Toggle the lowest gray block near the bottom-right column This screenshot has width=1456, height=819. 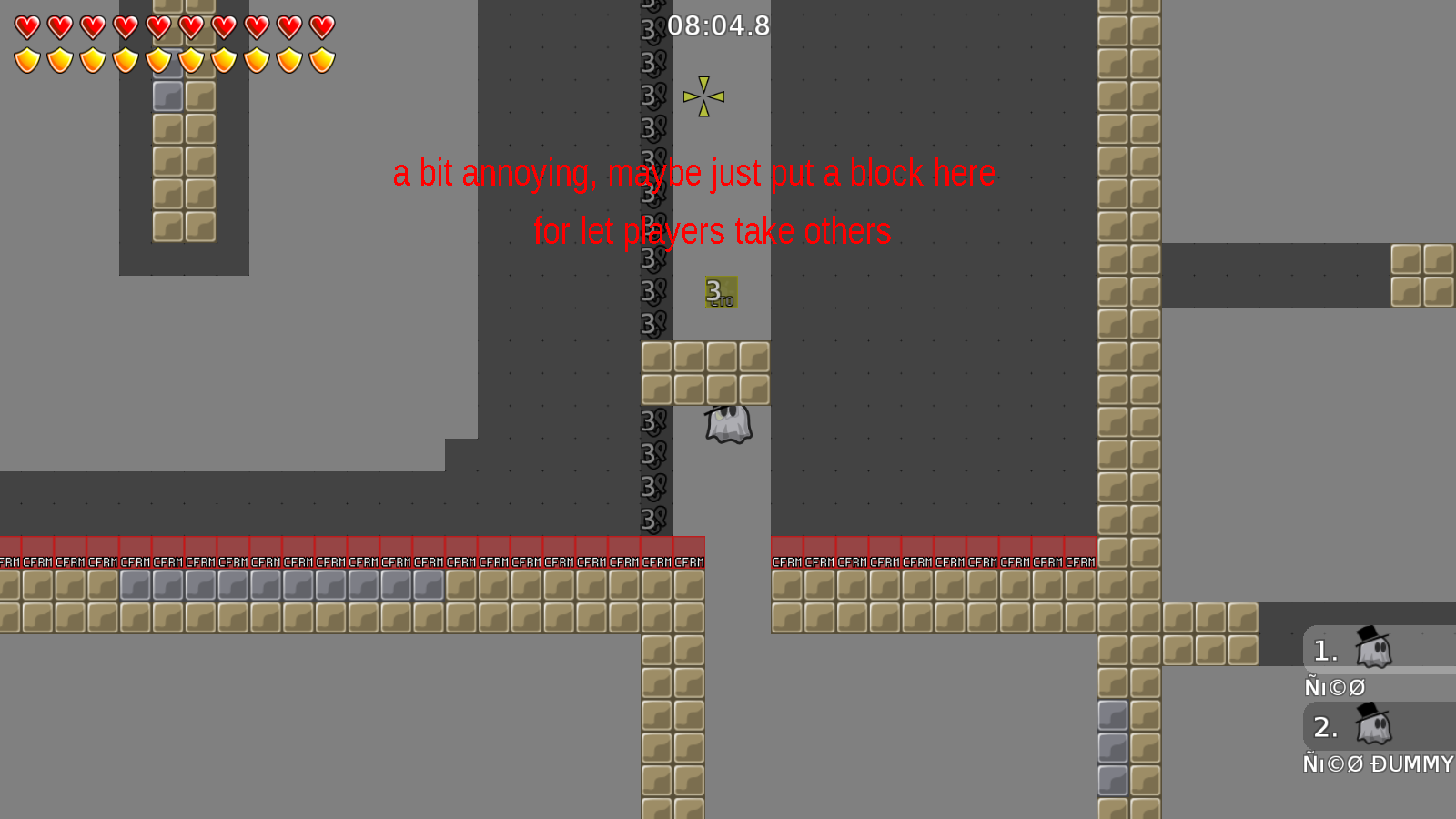[1114, 778]
